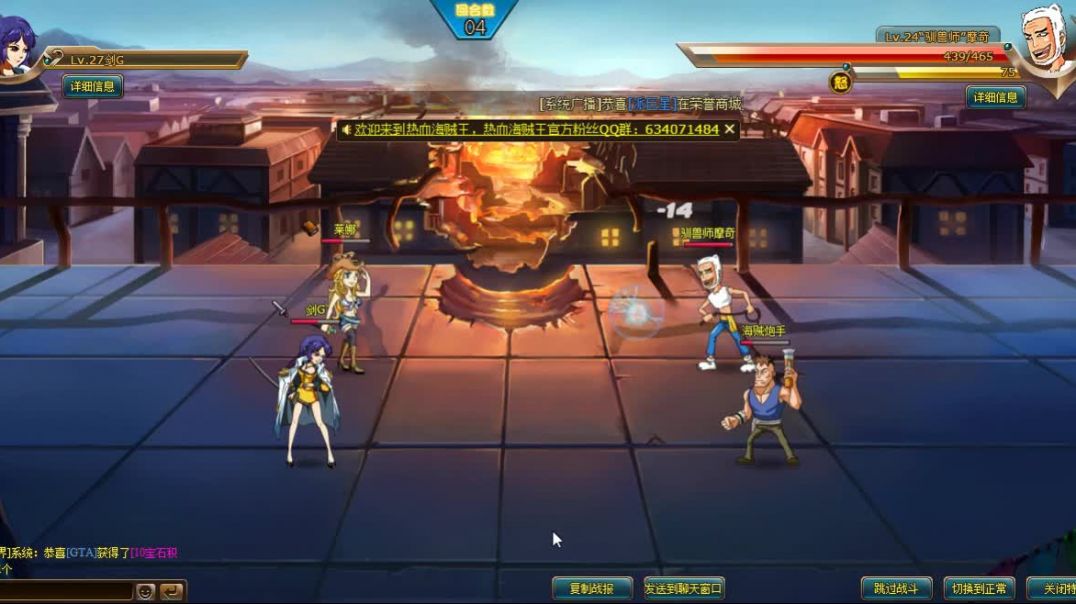Open the enemy 摩奇's 详细信息 details button

[x=996, y=97]
